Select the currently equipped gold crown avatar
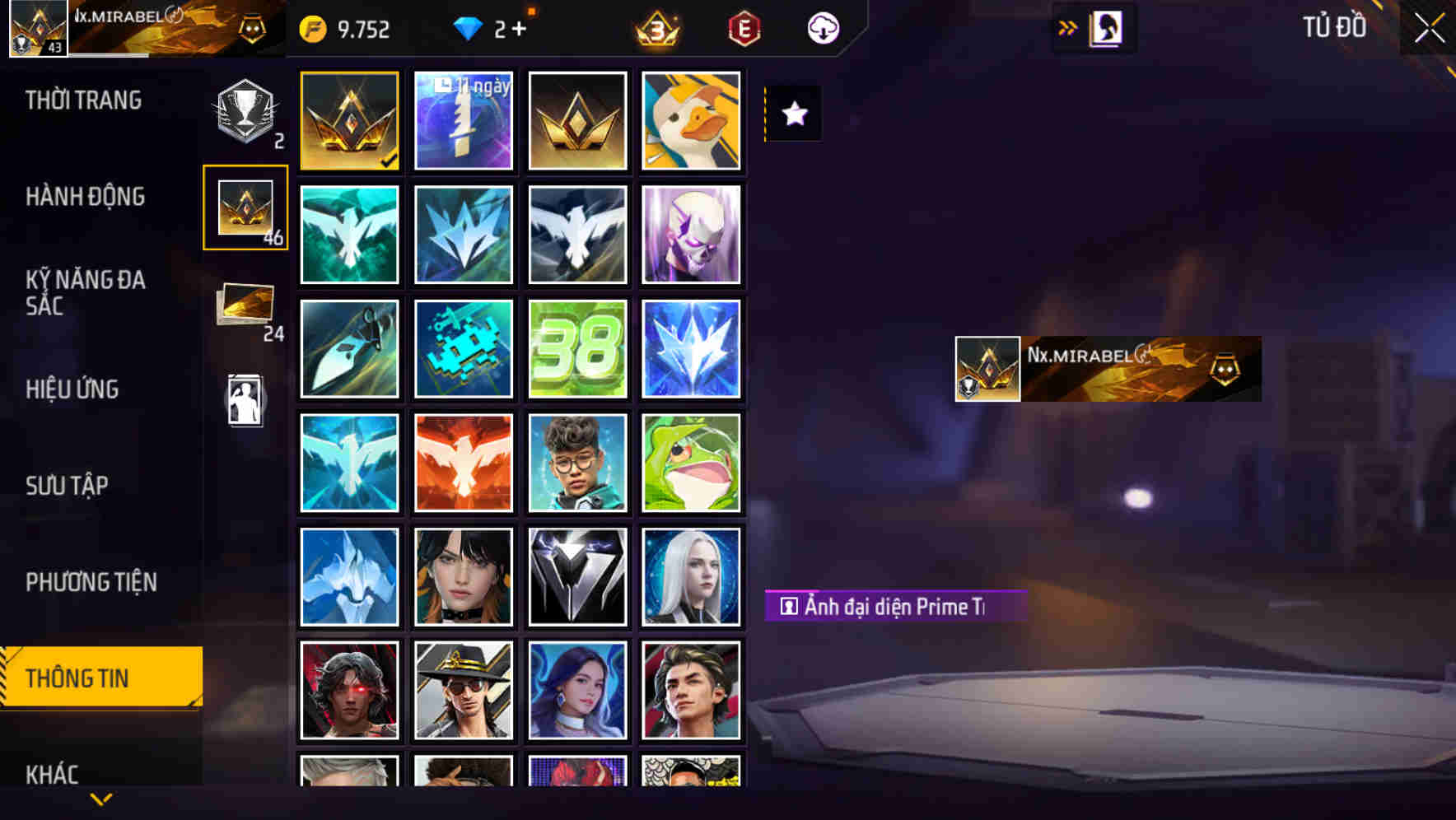The image size is (1456, 820). pyautogui.click(x=349, y=119)
